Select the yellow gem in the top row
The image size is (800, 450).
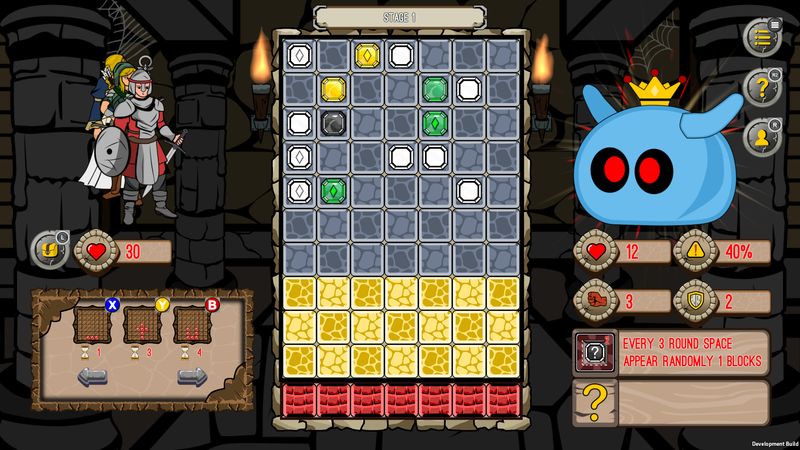coord(367,55)
